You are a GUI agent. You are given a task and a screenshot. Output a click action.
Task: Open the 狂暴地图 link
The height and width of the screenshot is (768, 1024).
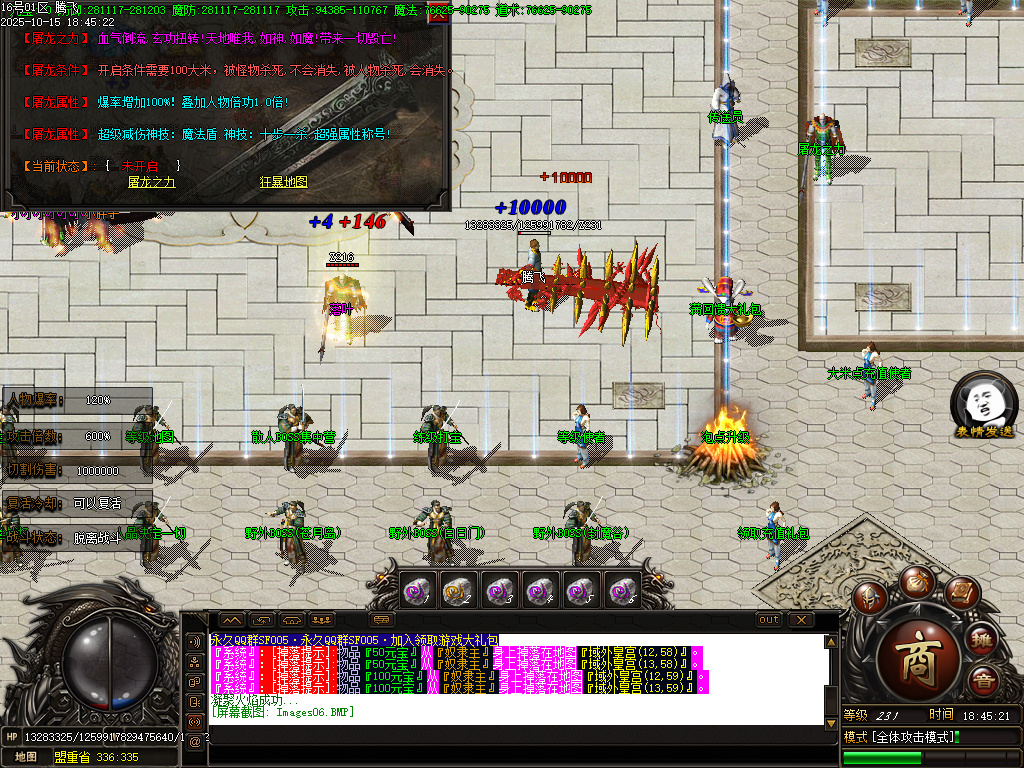point(283,182)
